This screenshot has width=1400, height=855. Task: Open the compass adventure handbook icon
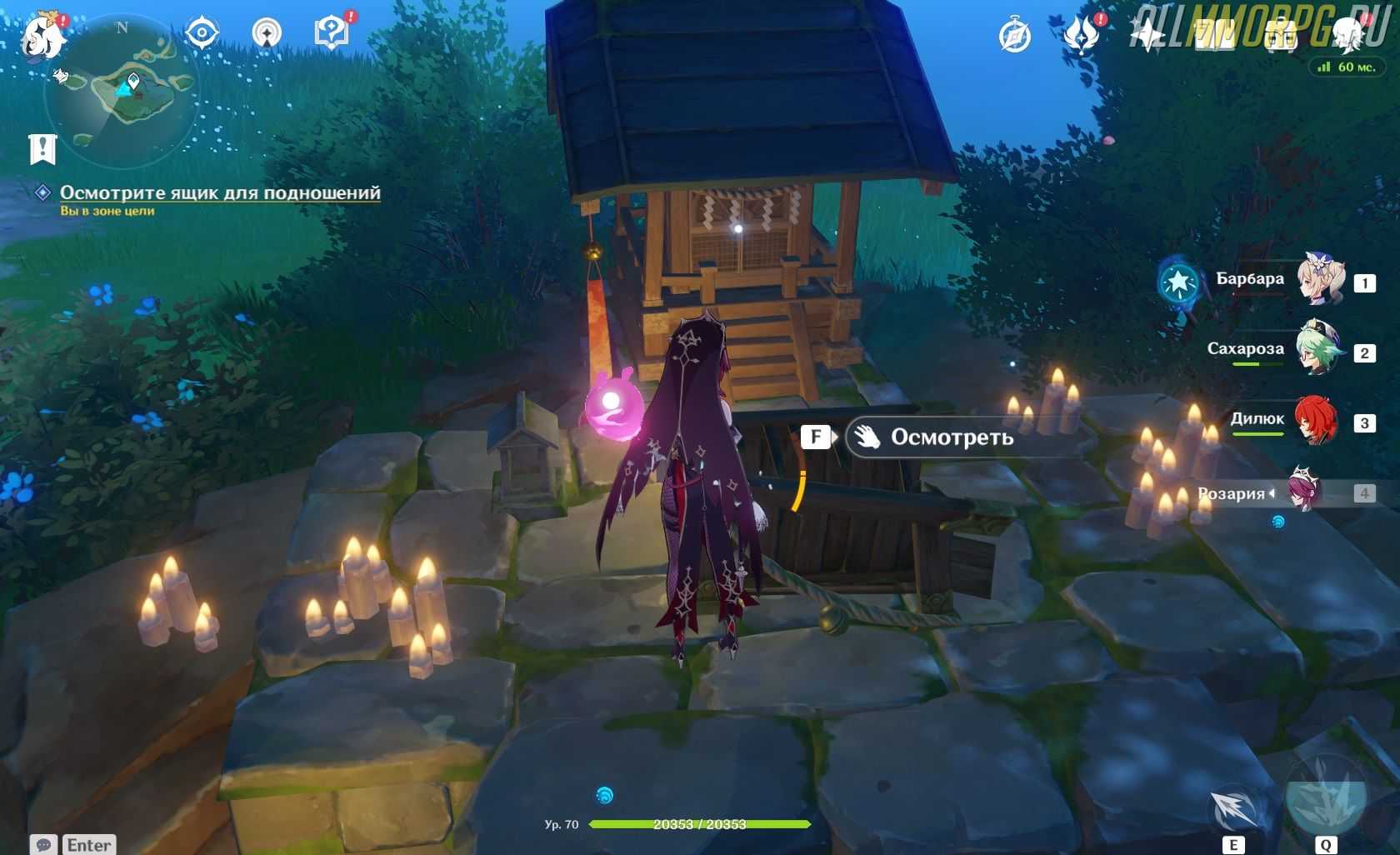[x=1015, y=36]
